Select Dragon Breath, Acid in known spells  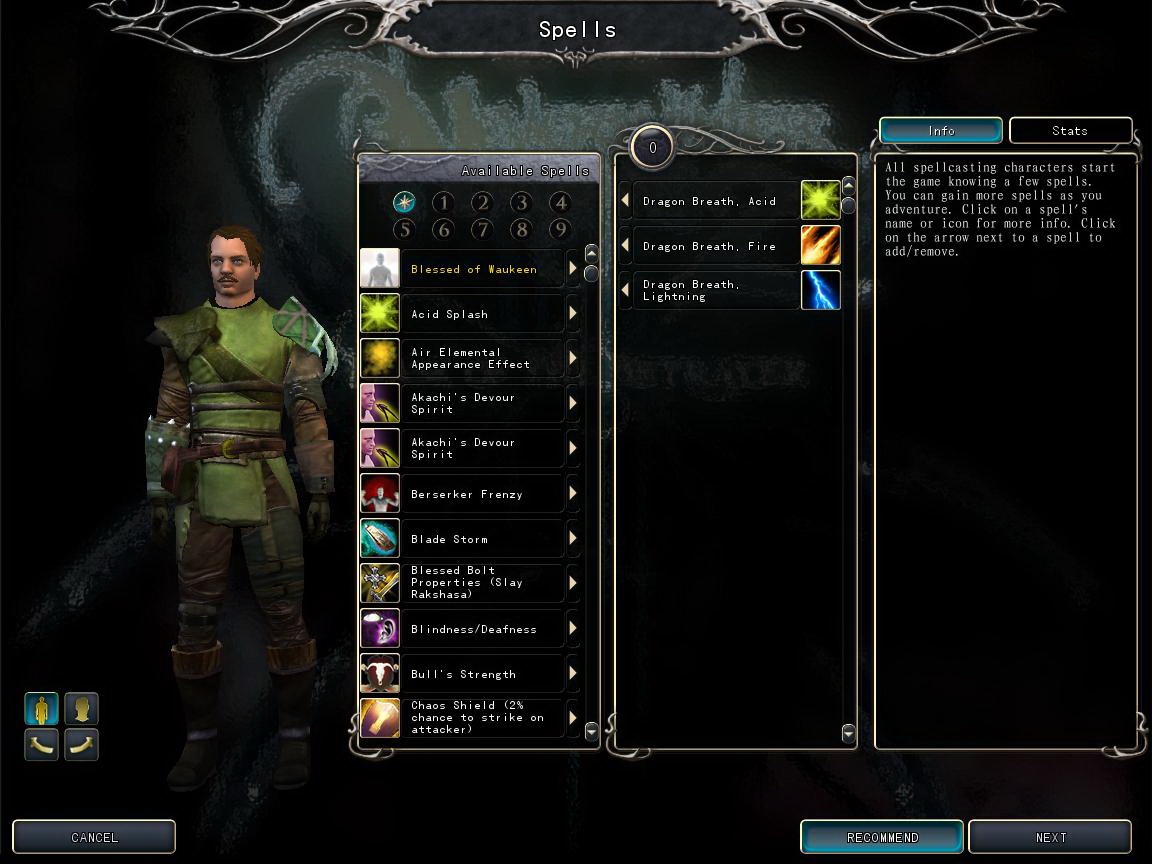709,201
